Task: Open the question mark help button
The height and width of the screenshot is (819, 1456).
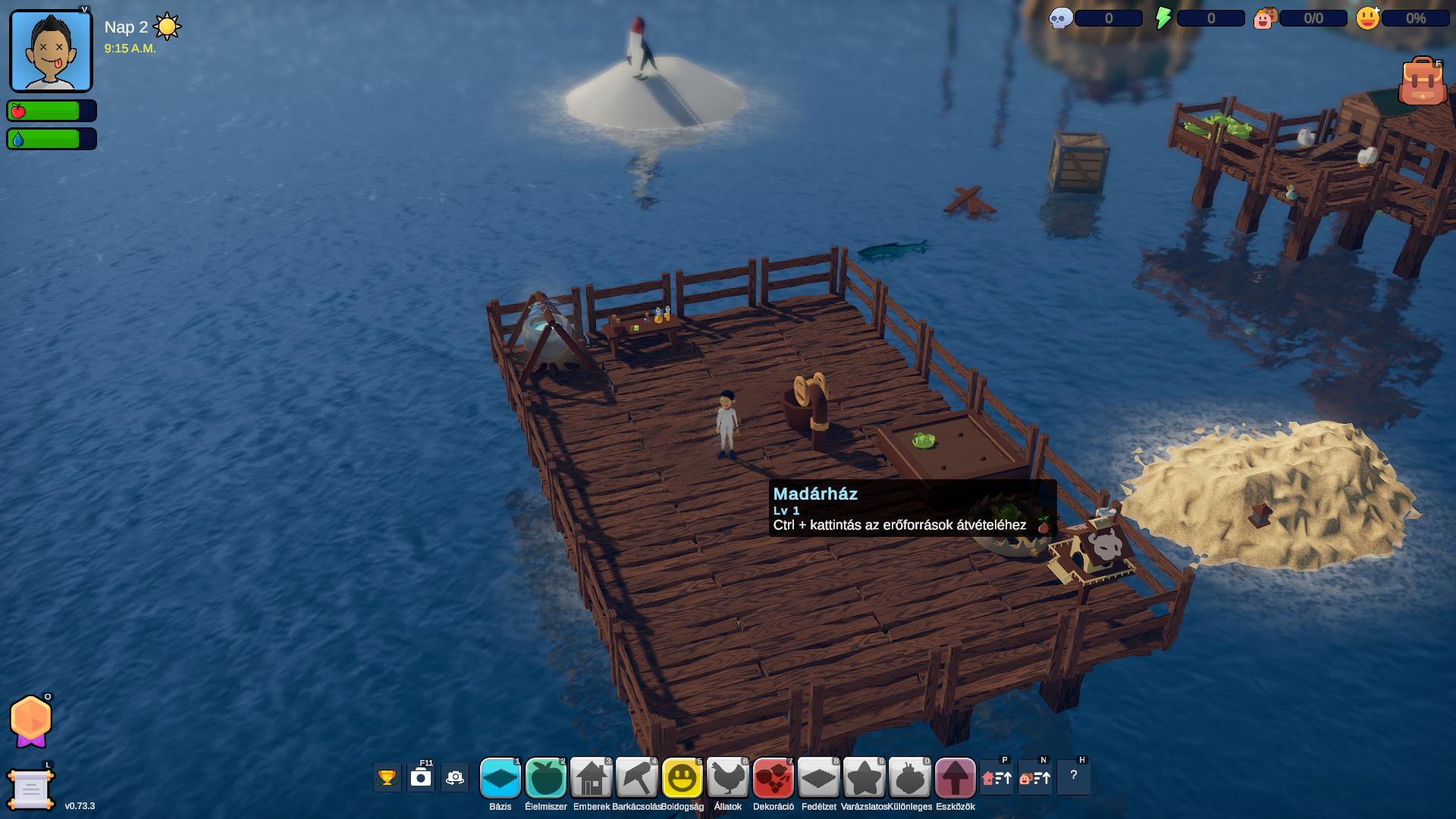Action: (1074, 777)
